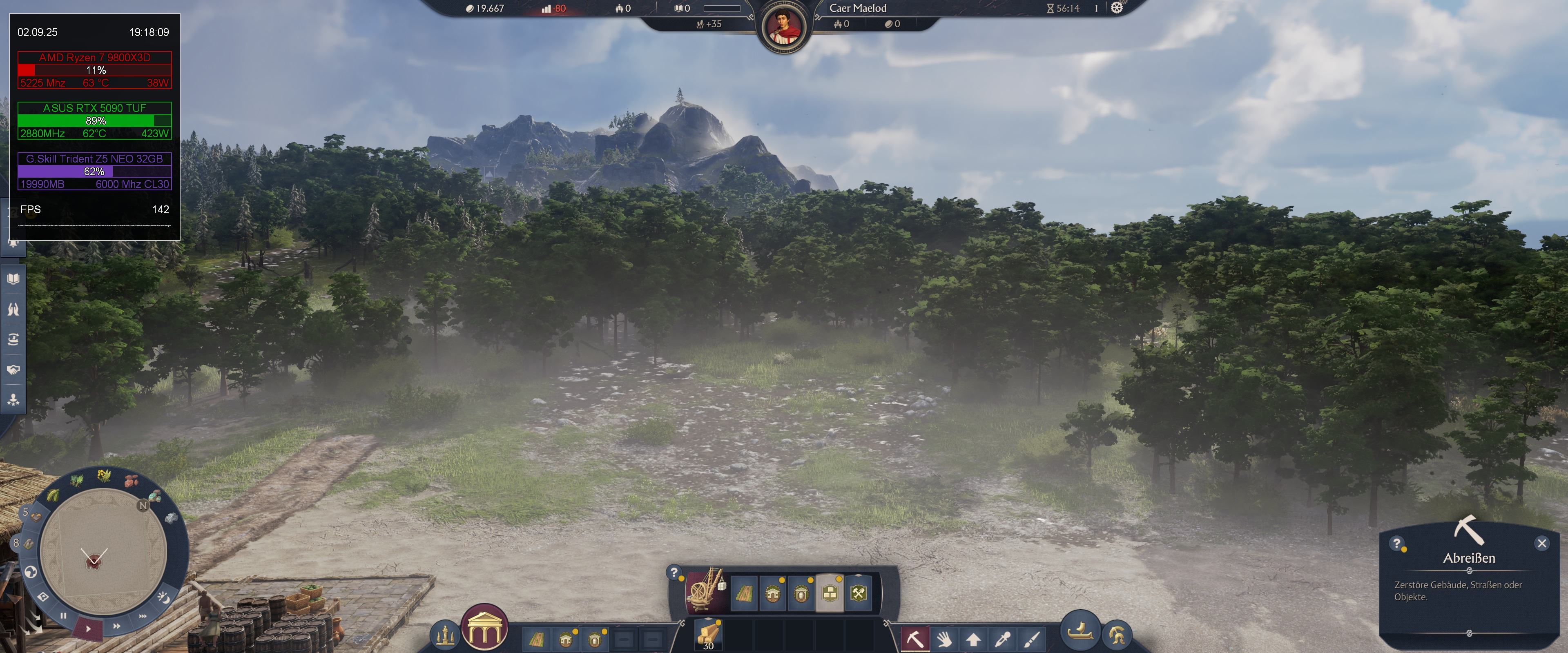Open the praying hands religion menu
The image size is (1568, 653).
point(13,310)
